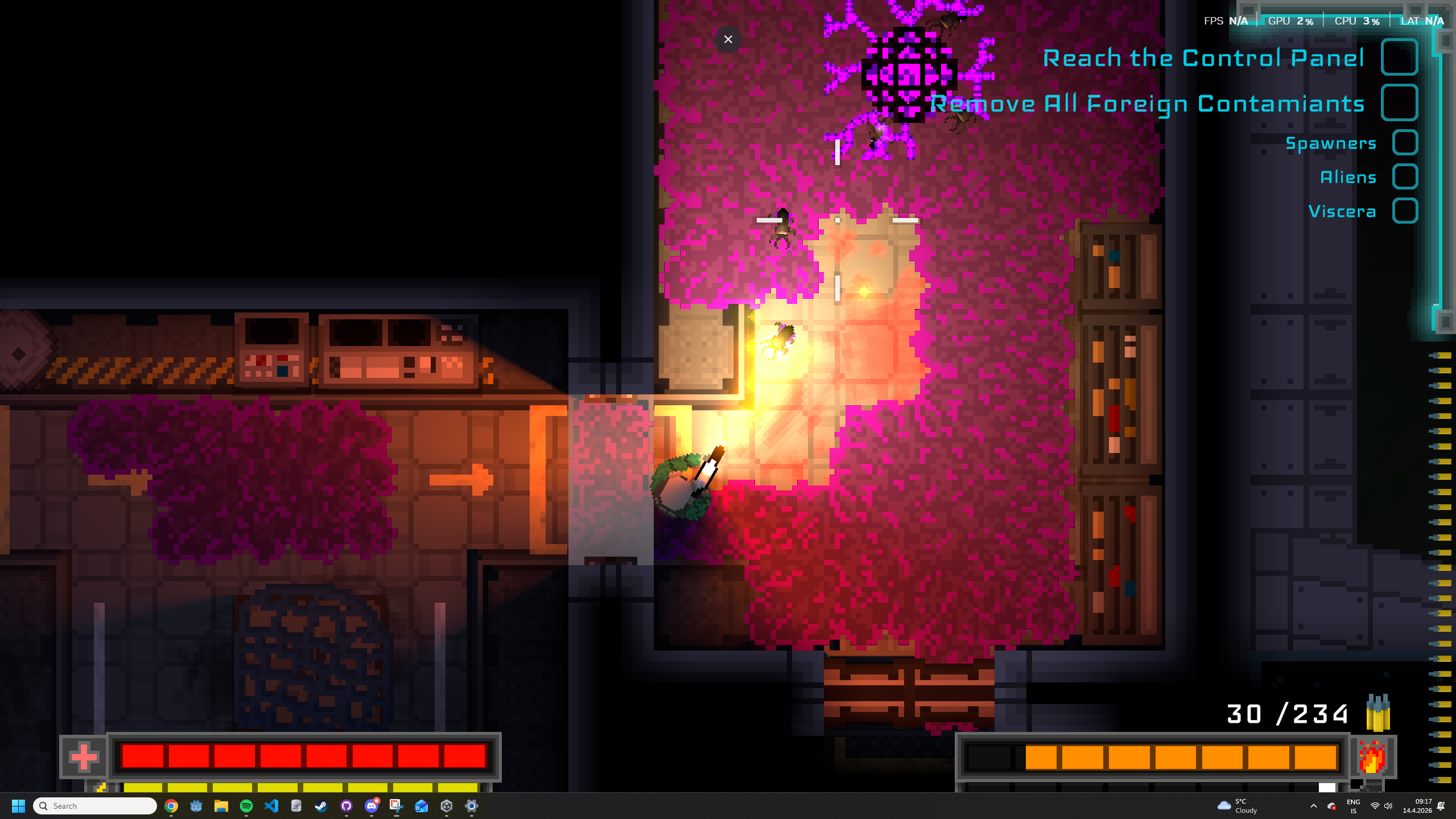This screenshot has height=819, width=1456.
Task: Mark the Aliens objective checkbox
Action: (x=1404, y=177)
